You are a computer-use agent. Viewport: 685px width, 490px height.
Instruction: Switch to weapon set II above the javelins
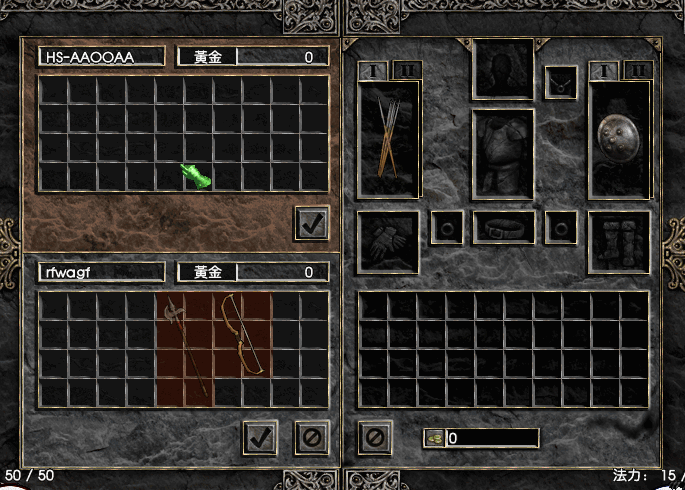point(410,70)
